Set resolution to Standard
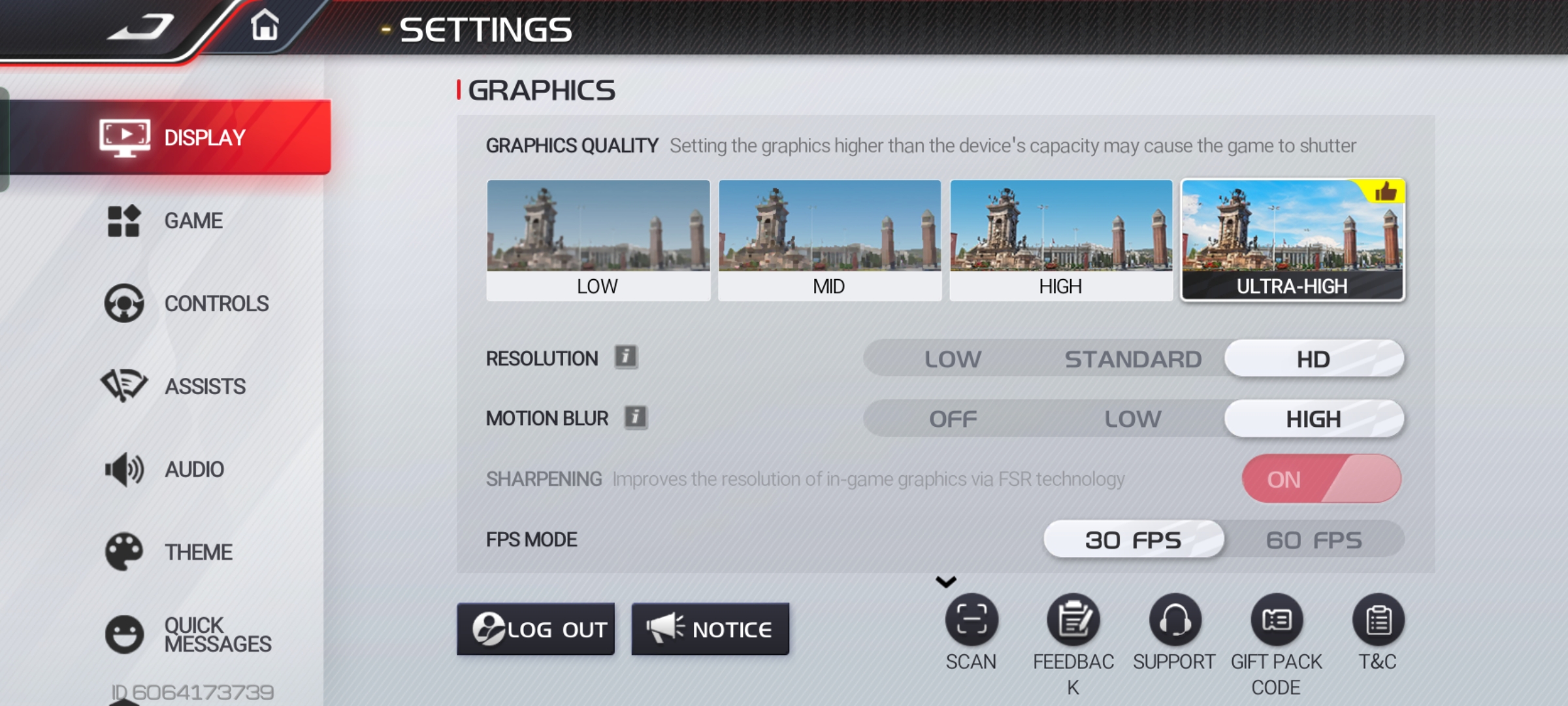Viewport: 1568px width, 706px height. [1133, 359]
